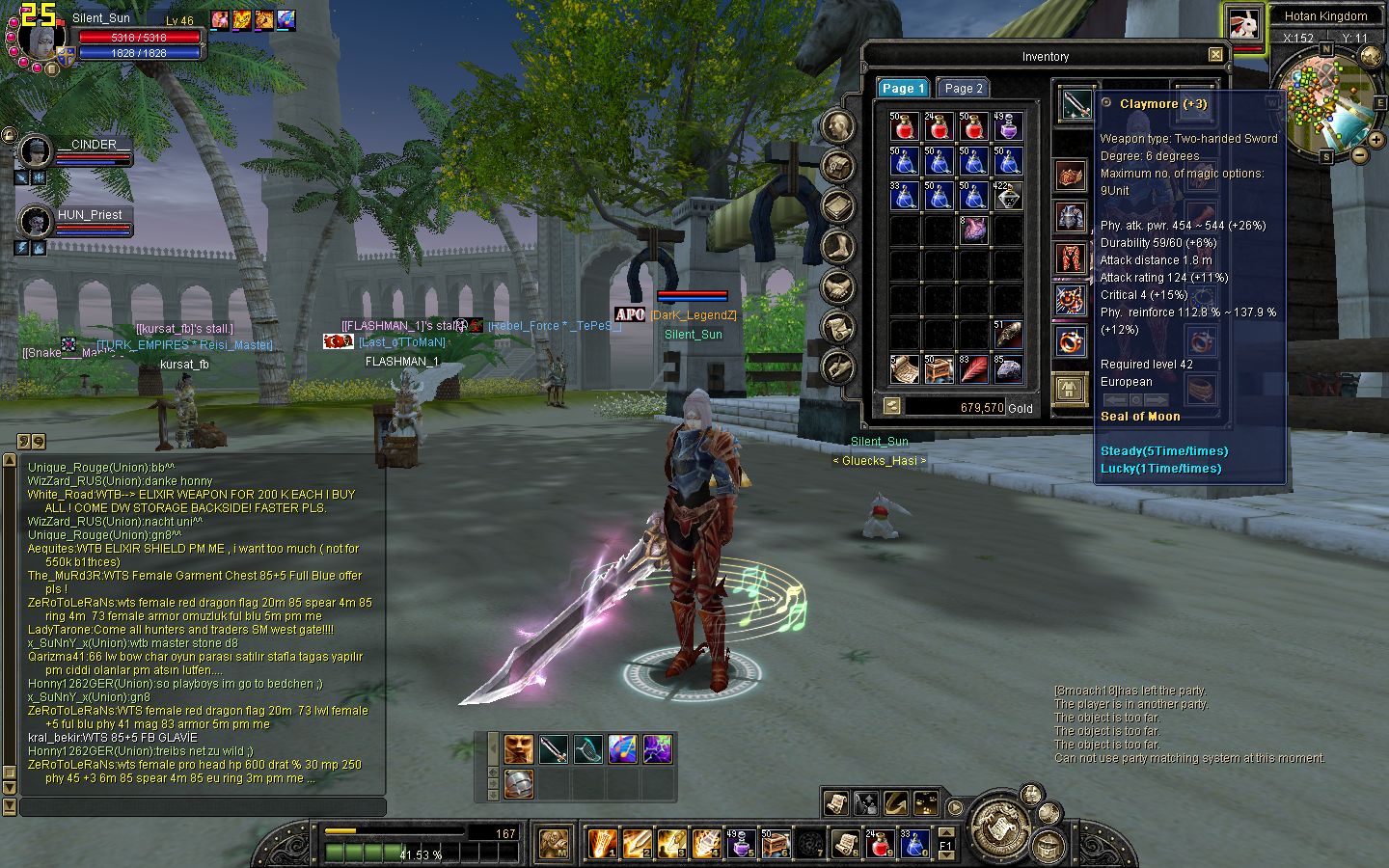The image size is (1389, 868).
Task: Select the equipped Claymore weapon slot
Action: (1075, 104)
